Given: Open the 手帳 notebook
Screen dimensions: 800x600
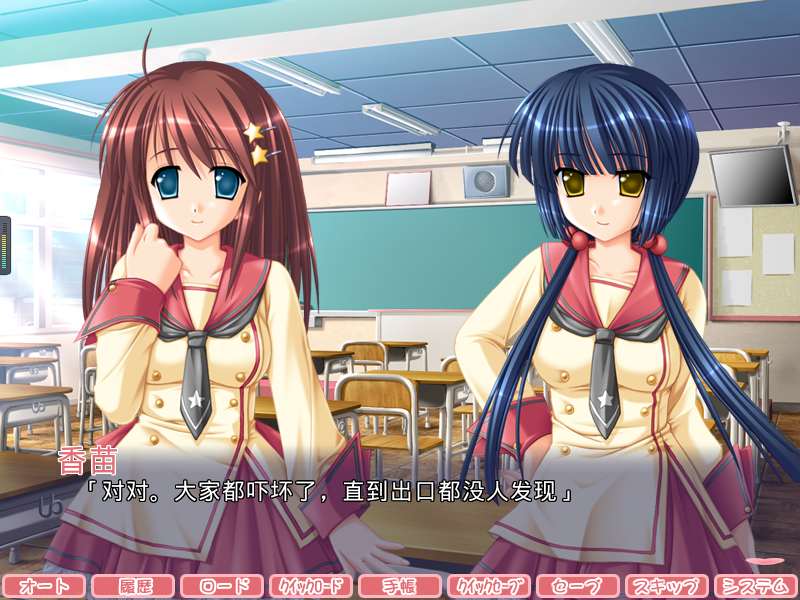Looking at the screenshot, I should pos(400,586).
